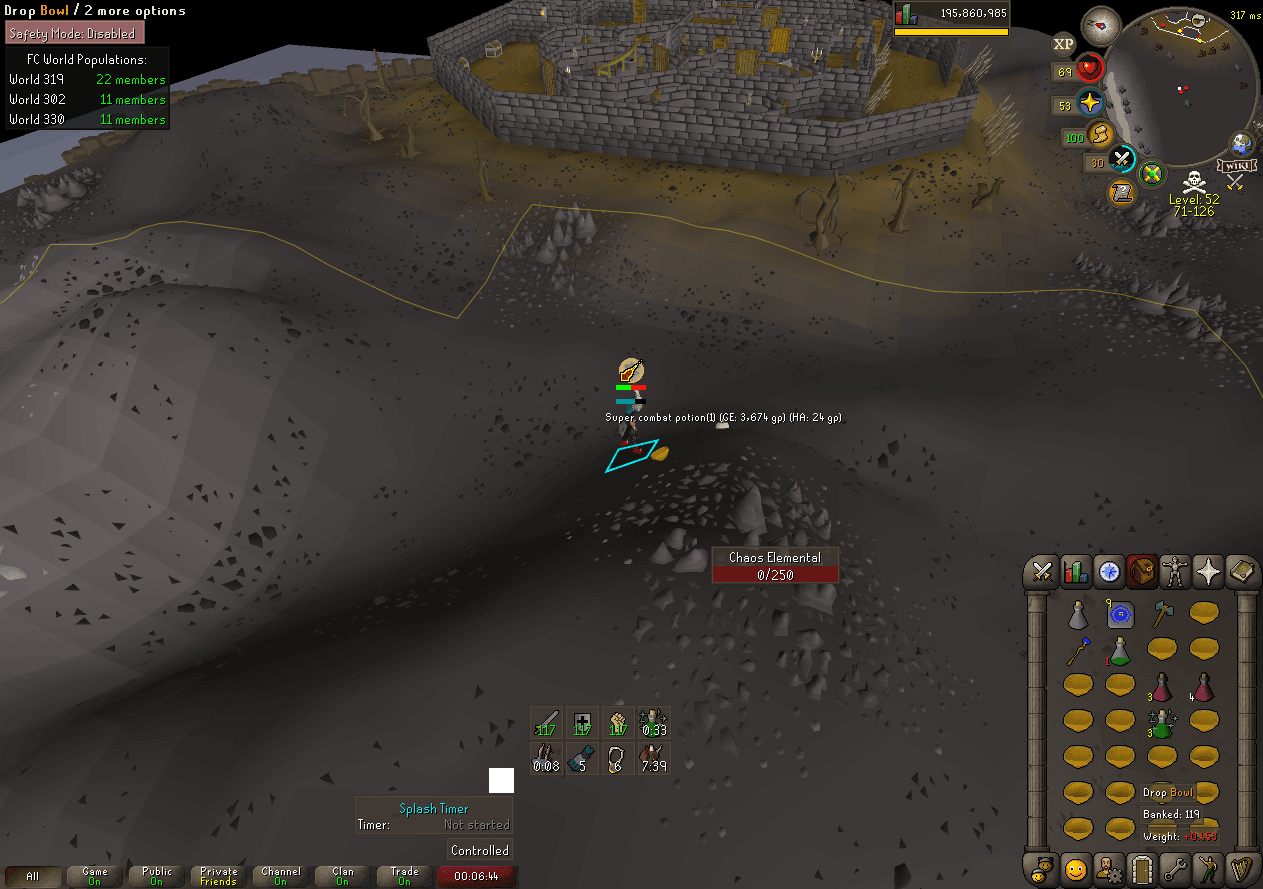Open the Settings wrench tab
The height and width of the screenshot is (889, 1263).
click(x=1175, y=868)
